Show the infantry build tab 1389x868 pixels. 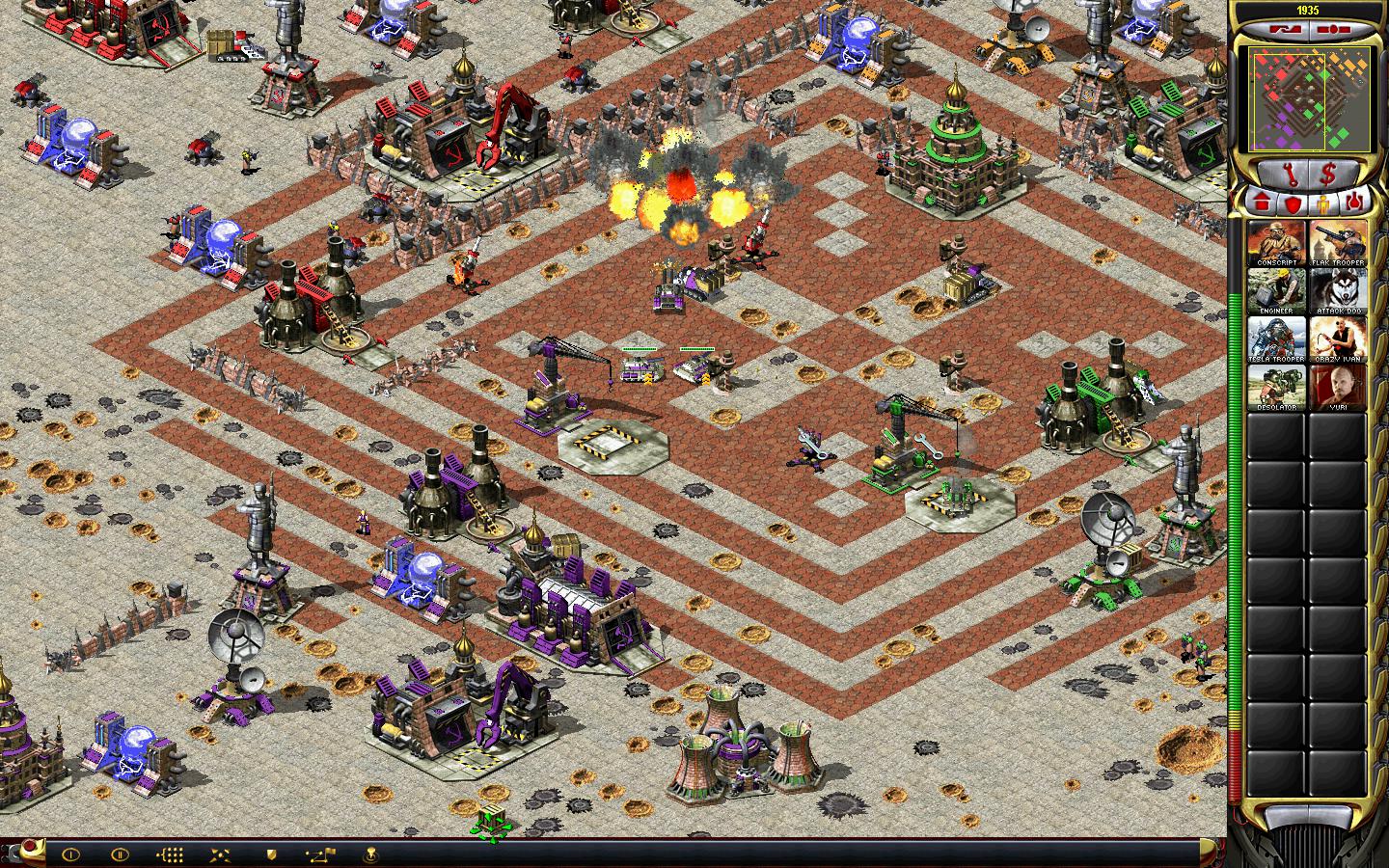[1324, 202]
